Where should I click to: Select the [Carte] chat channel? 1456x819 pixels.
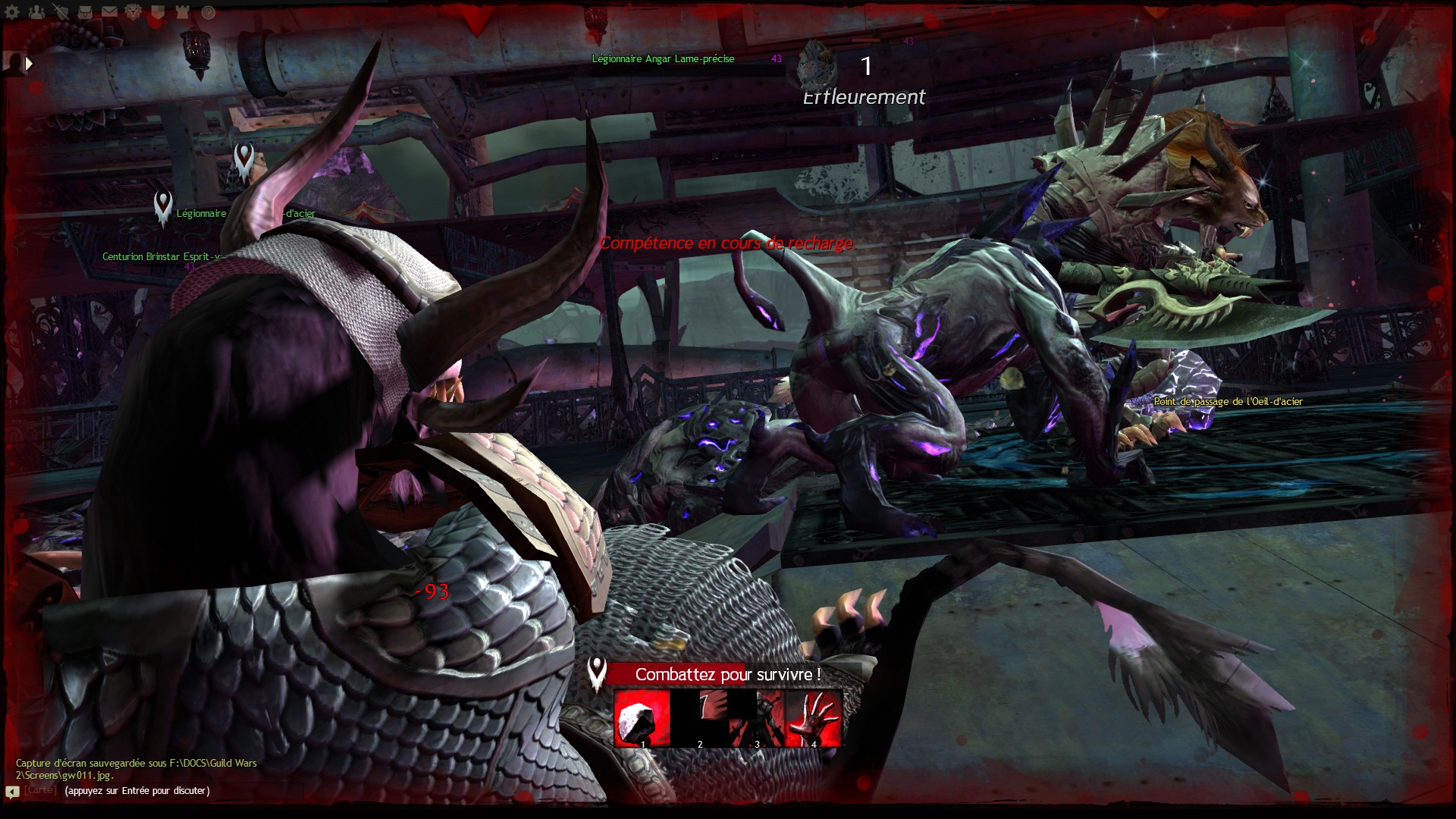[x=40, y=790]
